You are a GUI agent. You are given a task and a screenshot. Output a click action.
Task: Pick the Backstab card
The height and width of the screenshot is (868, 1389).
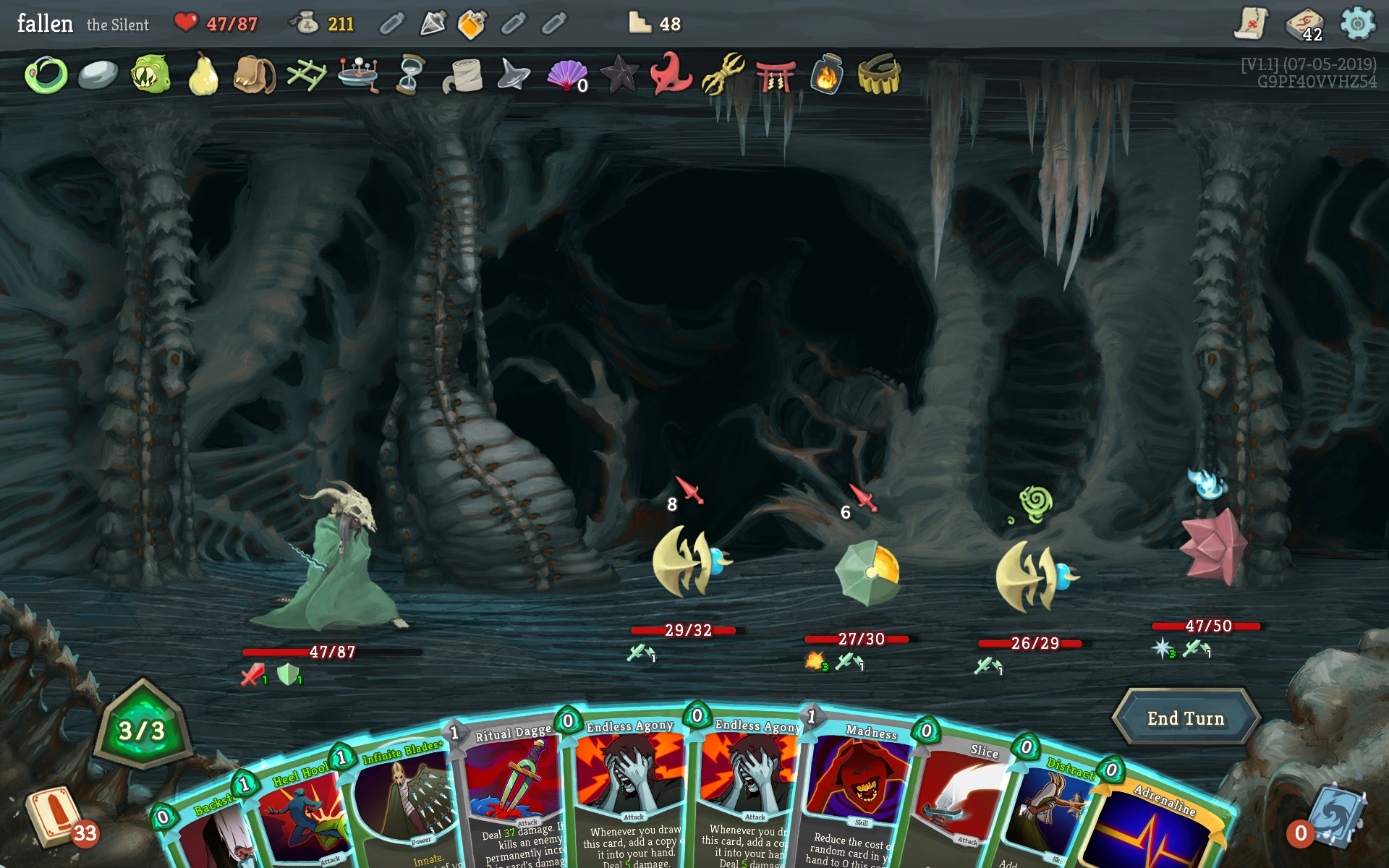click(x=206, y=832)
